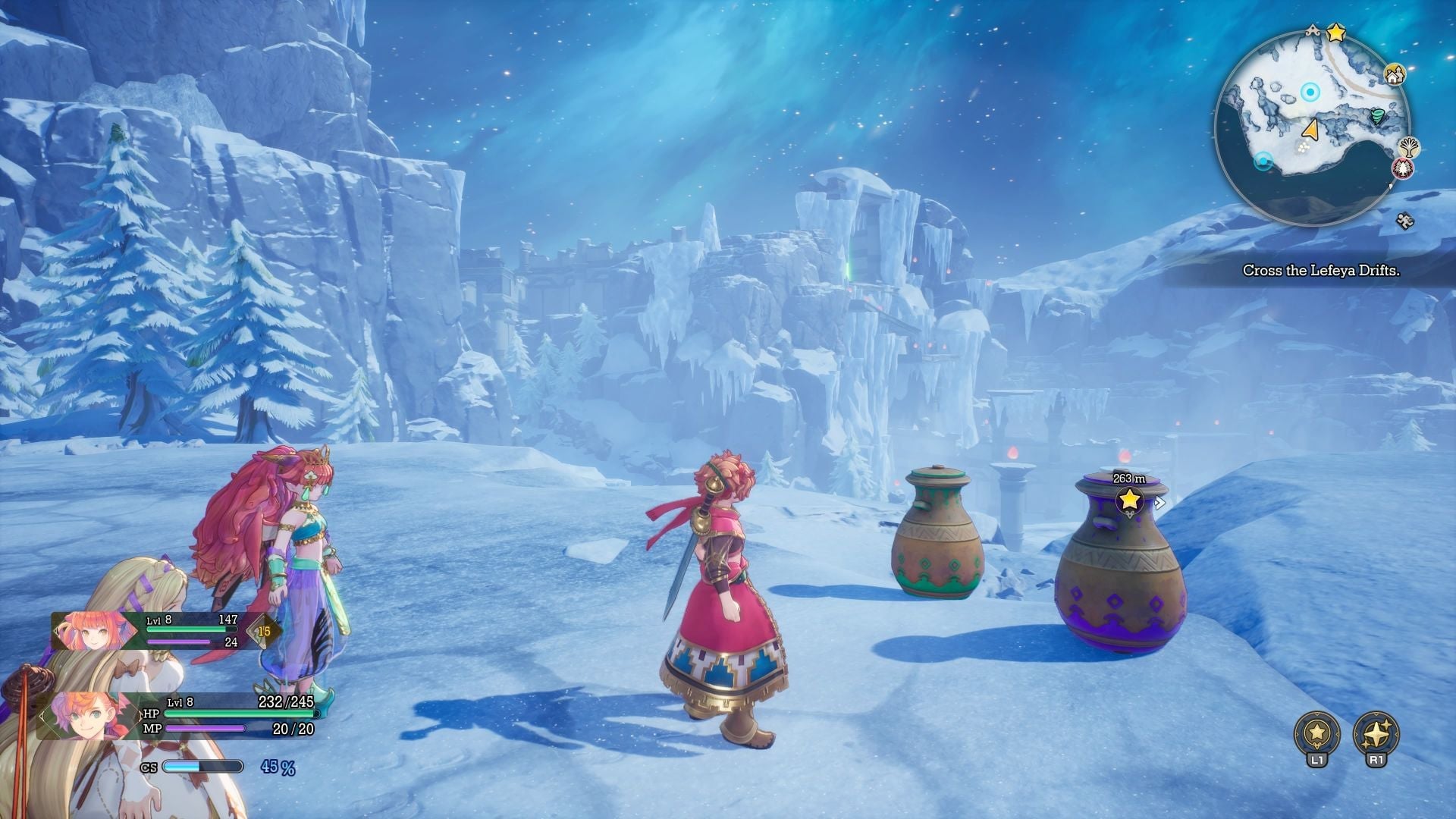Select the running figure icon below the minimap
The height and width of the screenshot is (819, 1456).
pyautogui.click(x=1405, y=220)
